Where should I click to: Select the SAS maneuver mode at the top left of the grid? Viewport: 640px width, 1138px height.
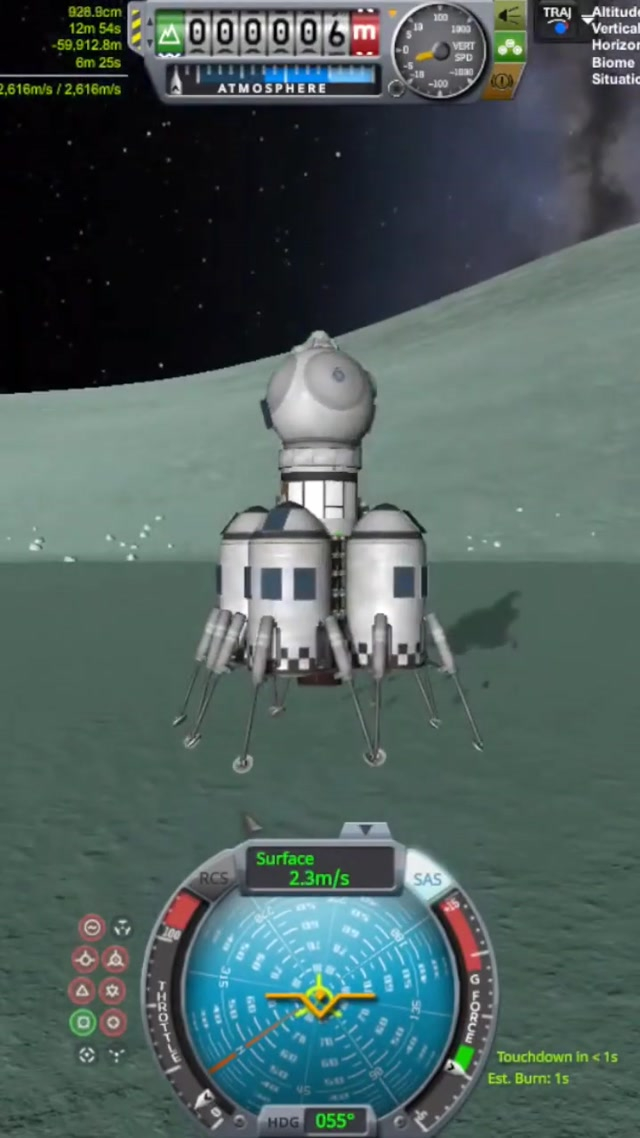[91, 927]
